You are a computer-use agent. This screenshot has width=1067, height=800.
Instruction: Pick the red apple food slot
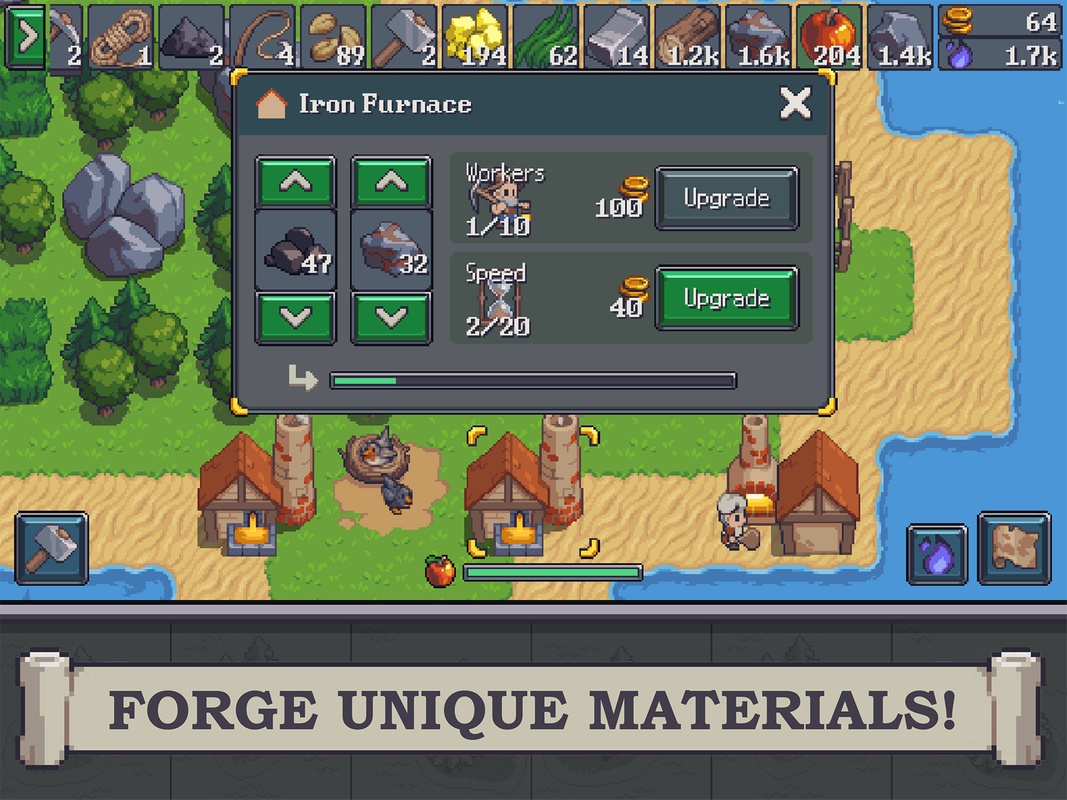tap(829, 38)
